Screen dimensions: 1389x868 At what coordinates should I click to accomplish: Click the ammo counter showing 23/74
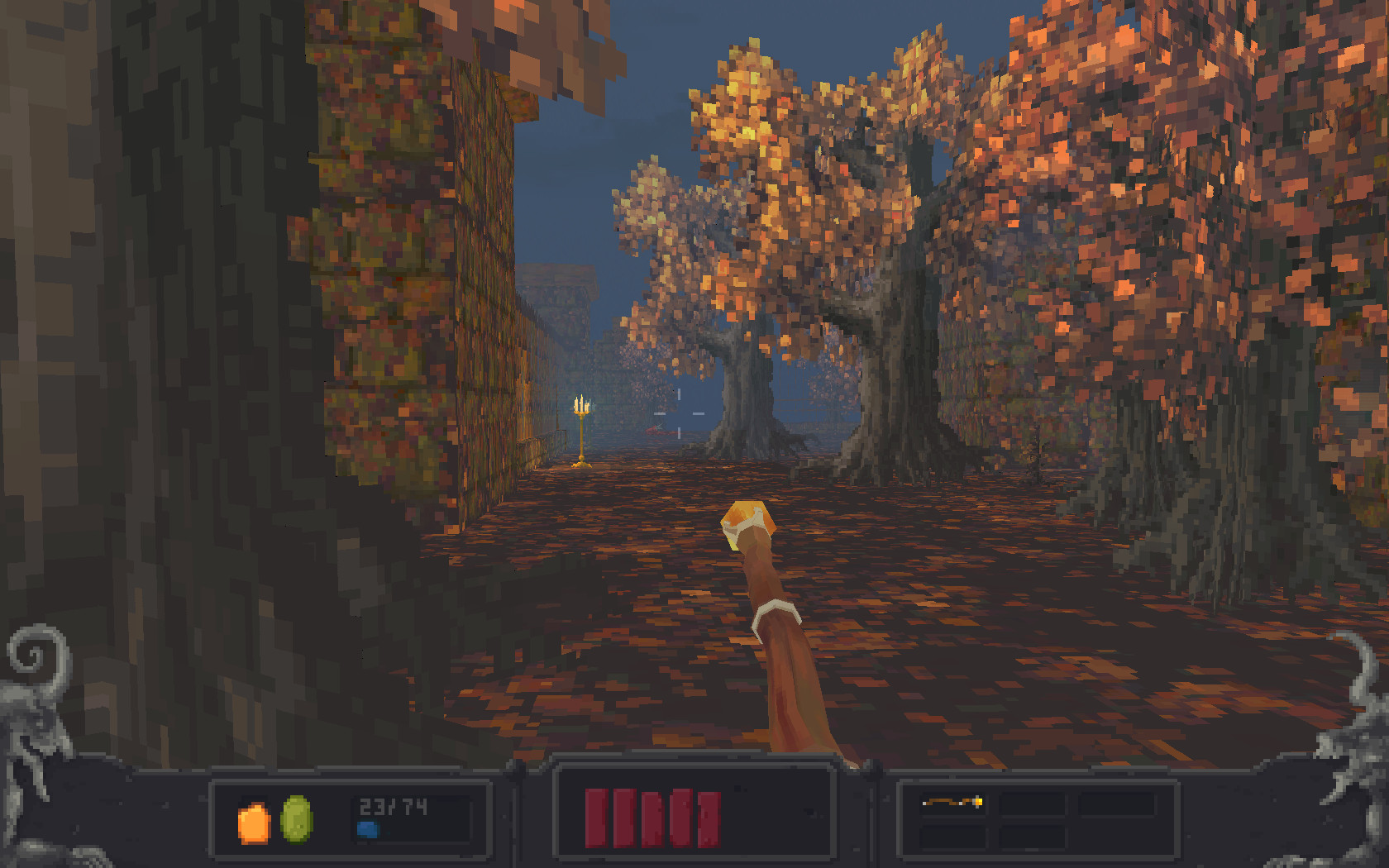coord(391,808)
